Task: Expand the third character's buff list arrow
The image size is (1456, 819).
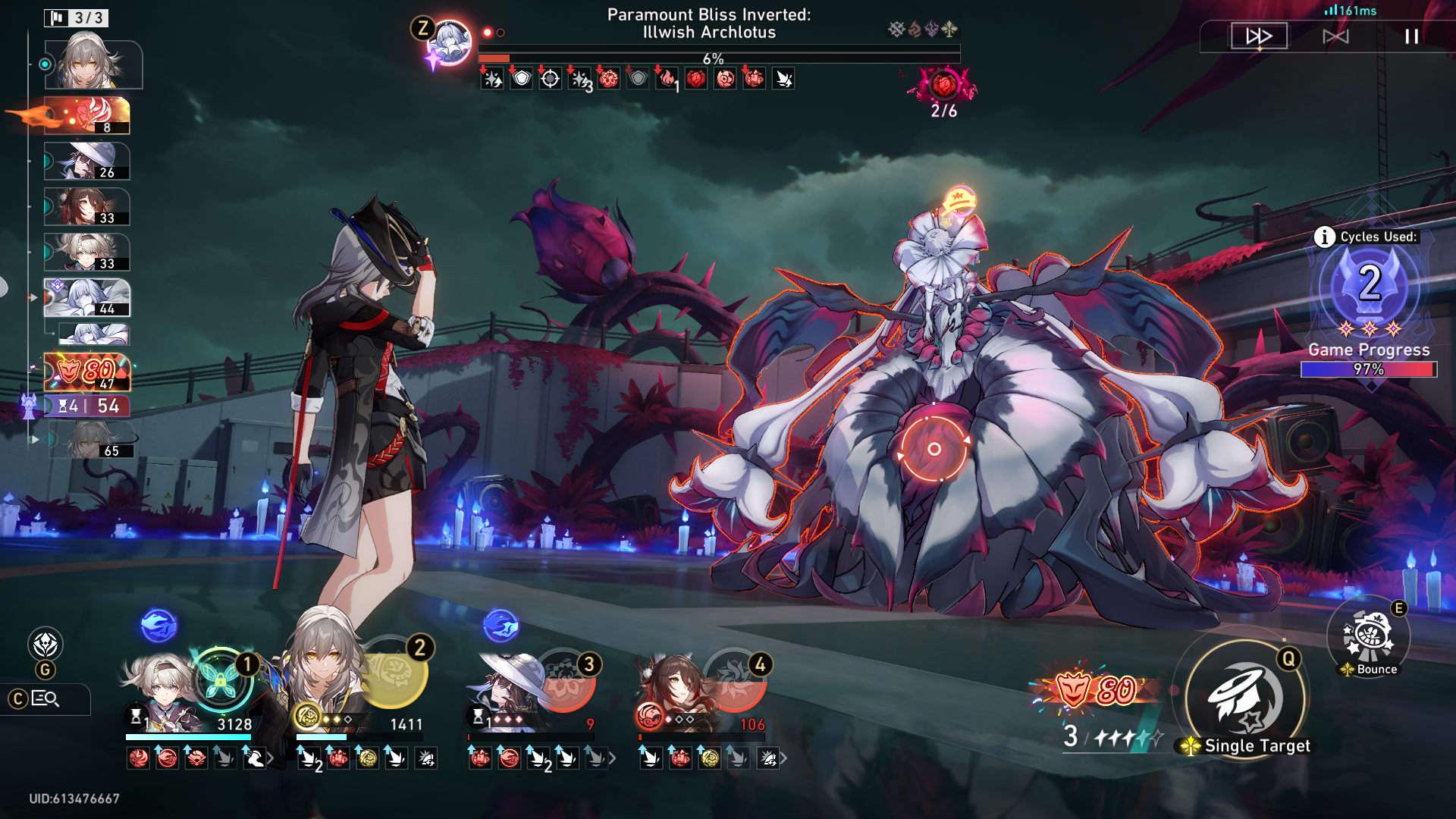Action: (612, 758)
